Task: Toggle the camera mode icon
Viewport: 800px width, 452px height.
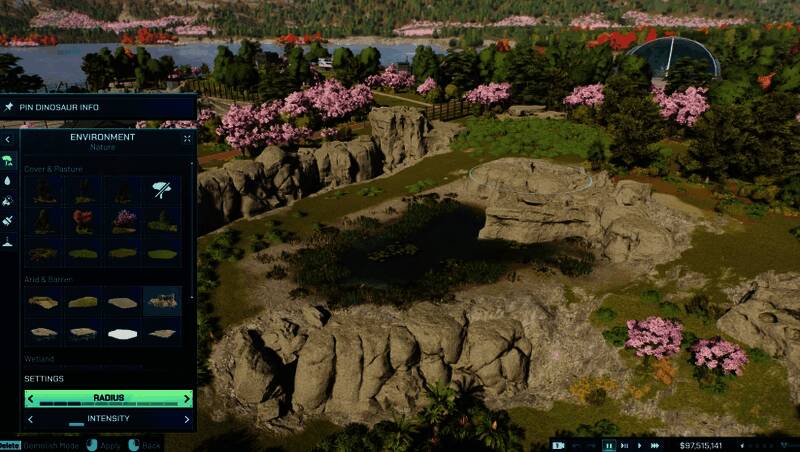Action: click(x=559, y=445)
